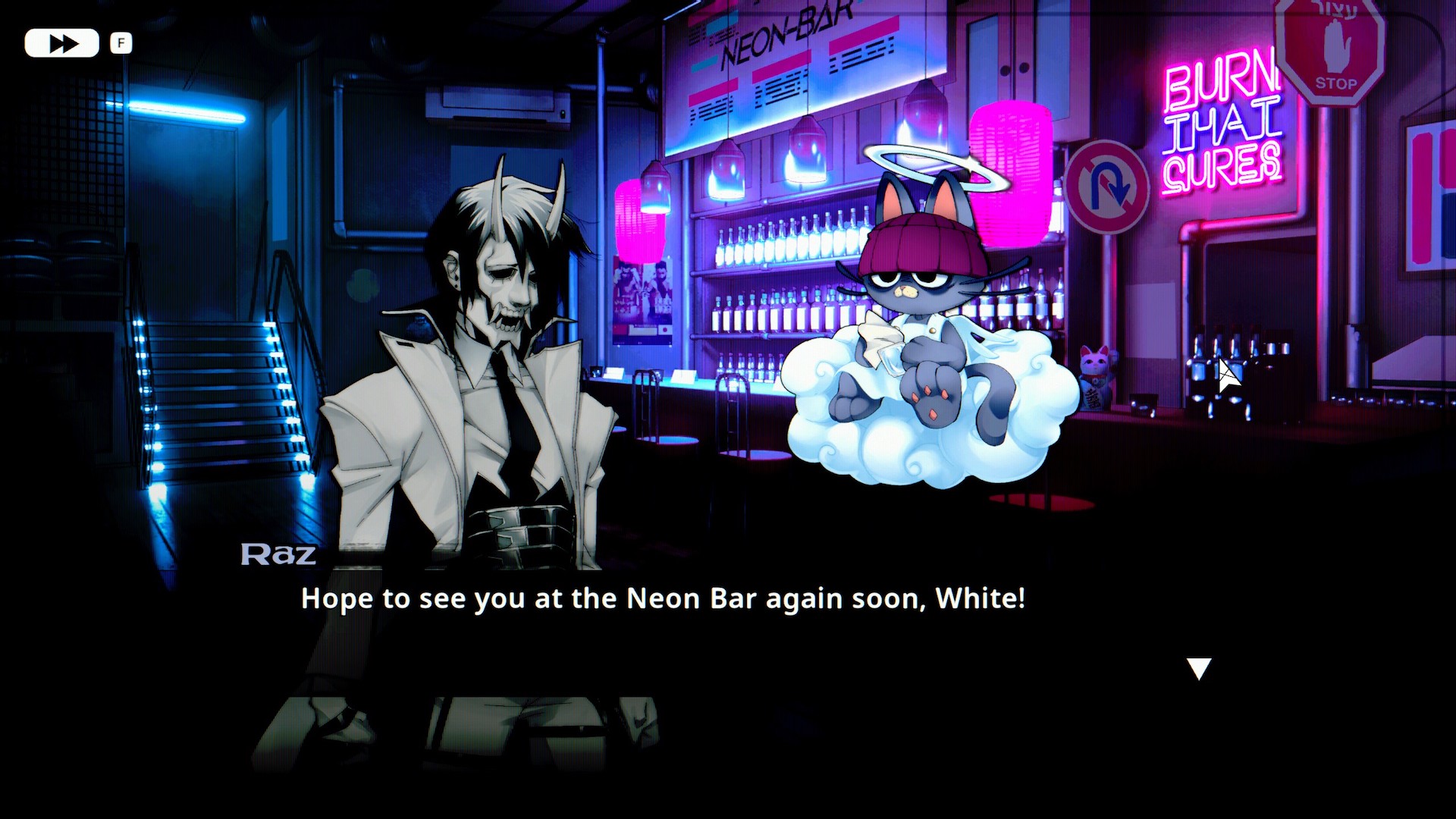Click the double-arrow skip expander button
This screenshot has width=1456, height=819.
point(61,42)
